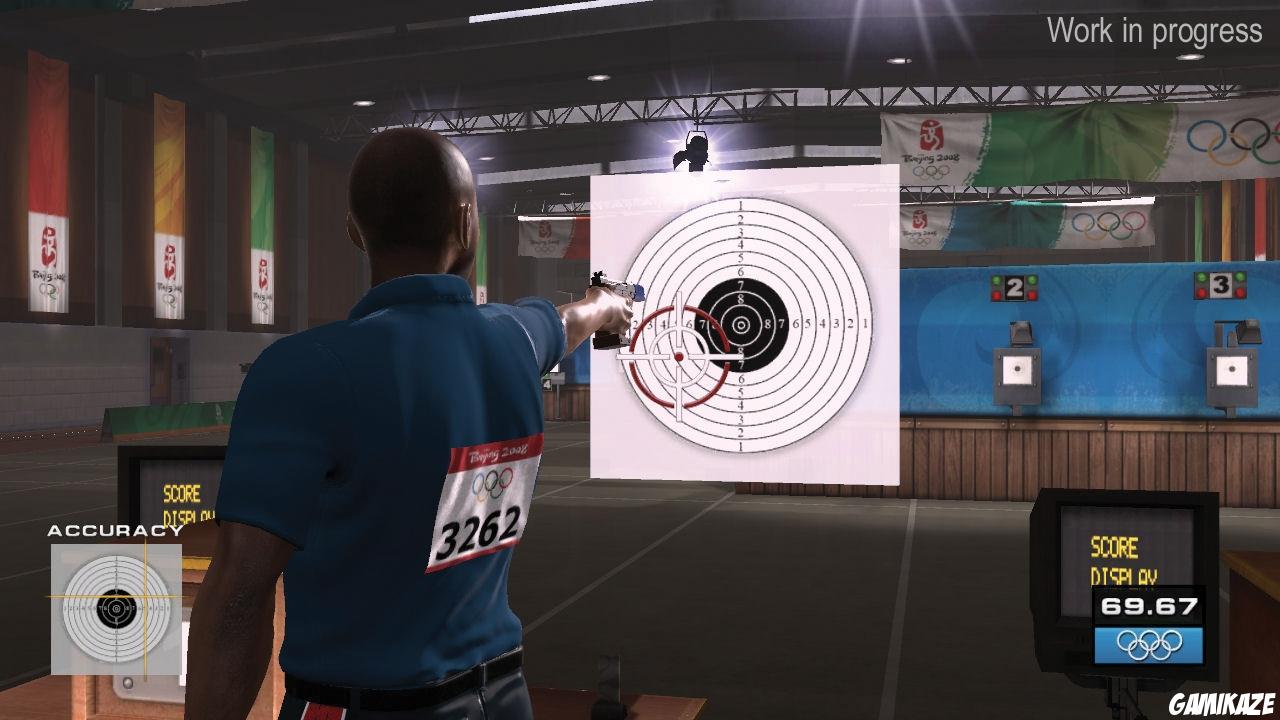Select the small practice target on lane 2
The width and height of the screenshot is (1280, 720).
pyautogui.click(x=1018, y=370)
